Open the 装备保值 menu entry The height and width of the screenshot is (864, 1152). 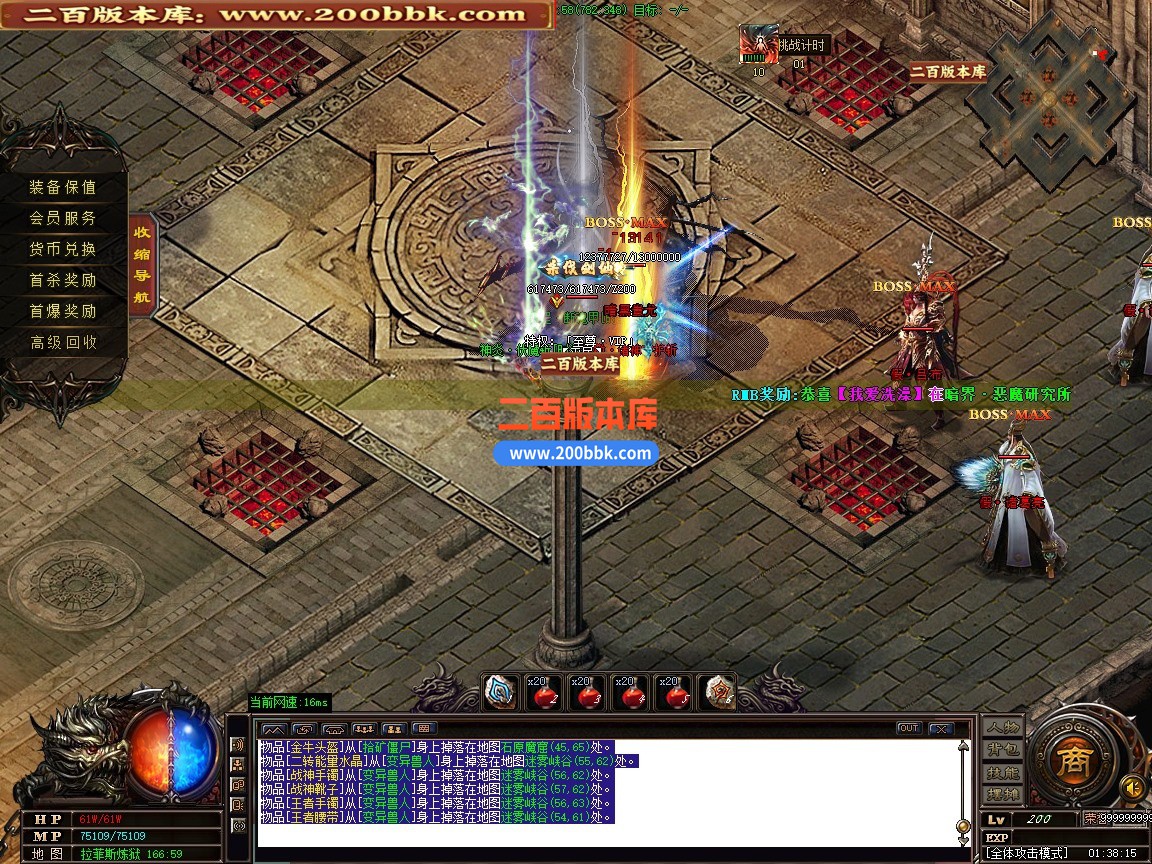tap(63, 187)
